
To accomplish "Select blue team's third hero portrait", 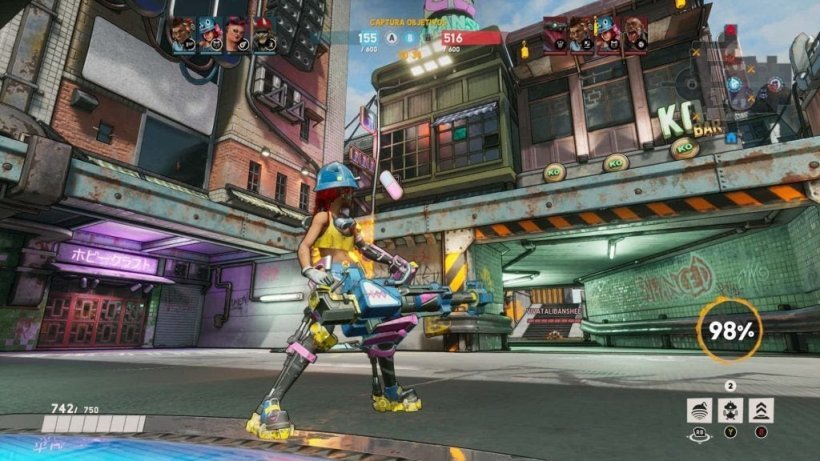I will click(x=237, y=34).
